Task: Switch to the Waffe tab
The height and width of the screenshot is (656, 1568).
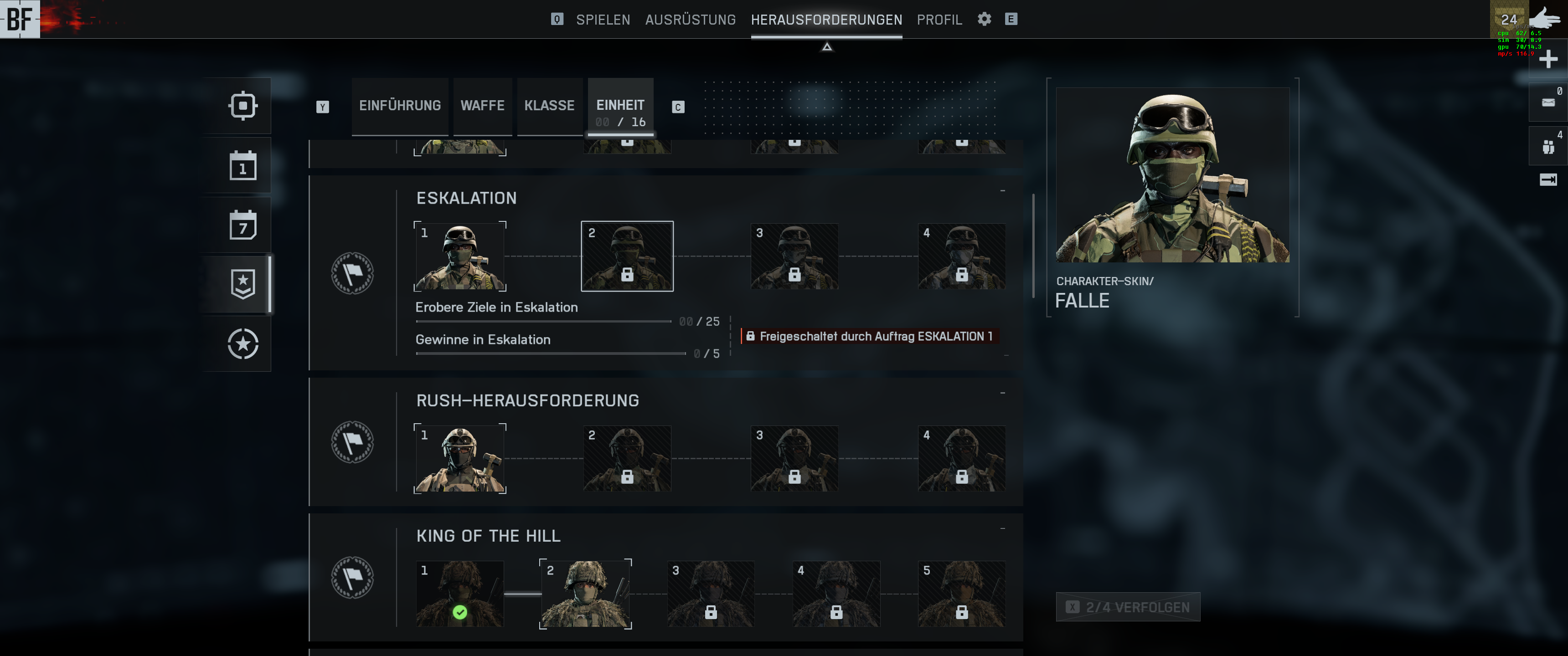Action: 482,105
